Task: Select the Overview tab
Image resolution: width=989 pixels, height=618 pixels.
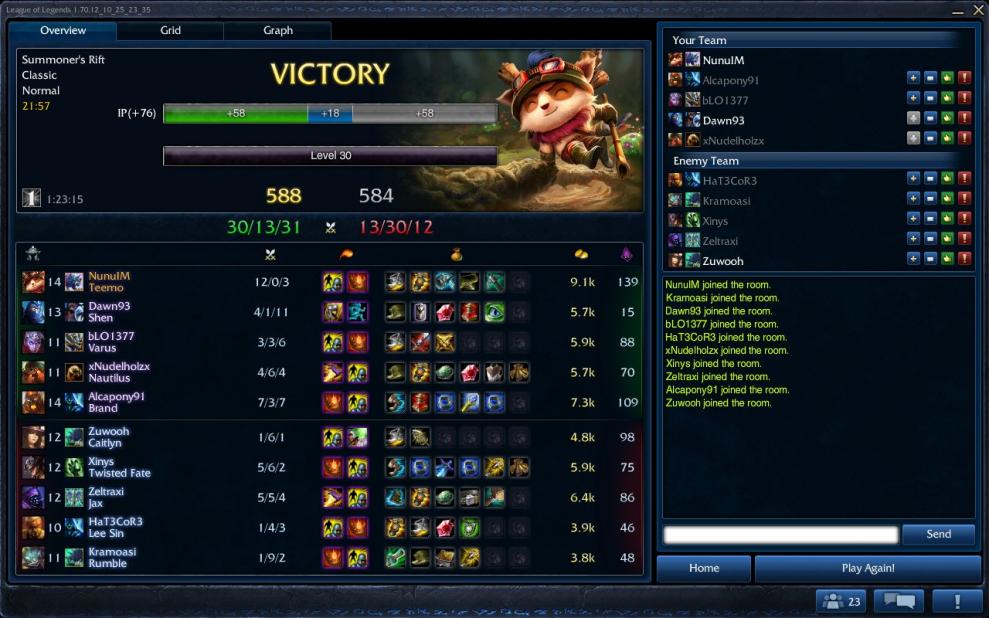Action: point(63,31)
